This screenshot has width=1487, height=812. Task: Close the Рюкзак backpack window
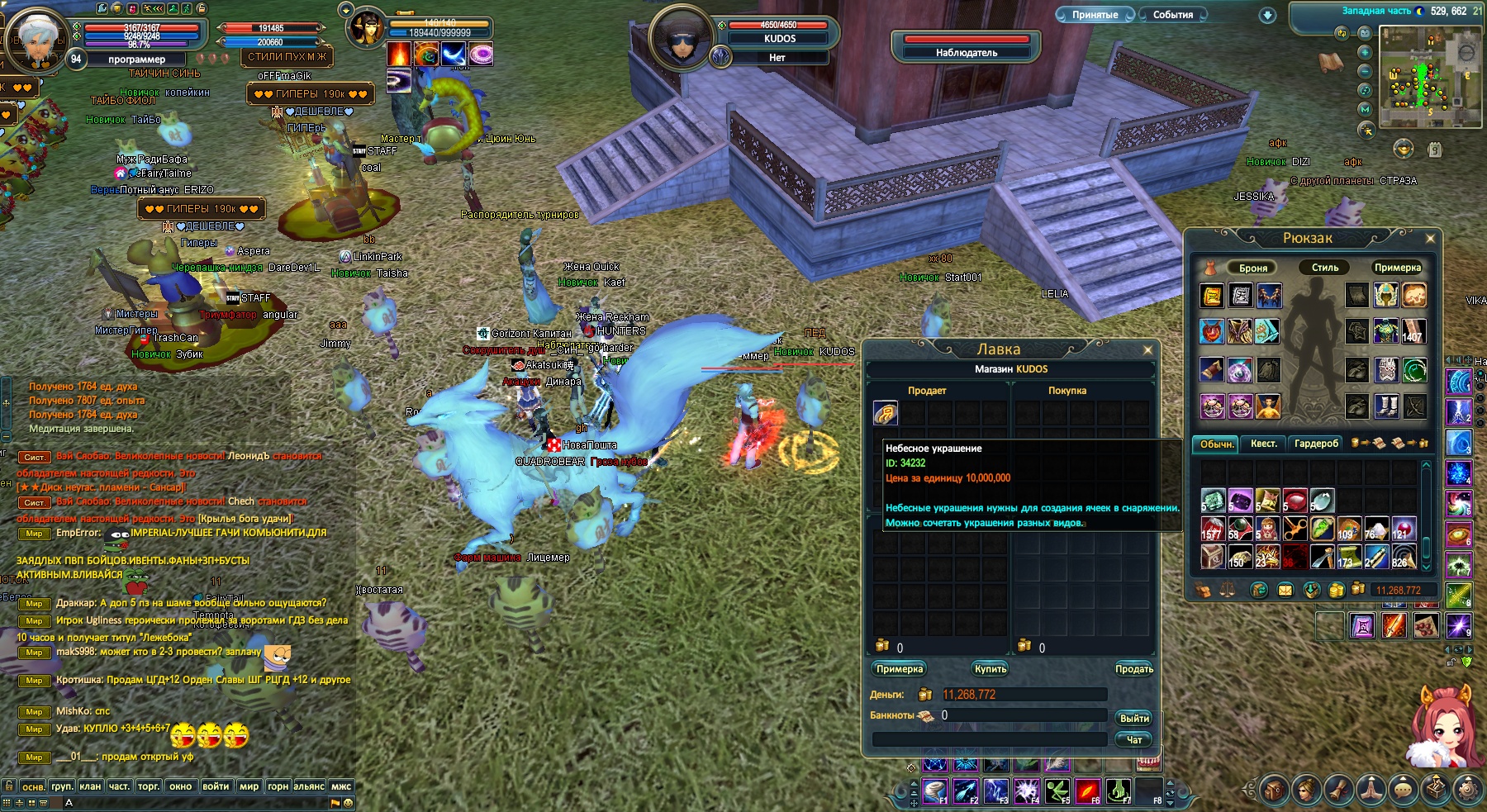[x=1430, y=239]
